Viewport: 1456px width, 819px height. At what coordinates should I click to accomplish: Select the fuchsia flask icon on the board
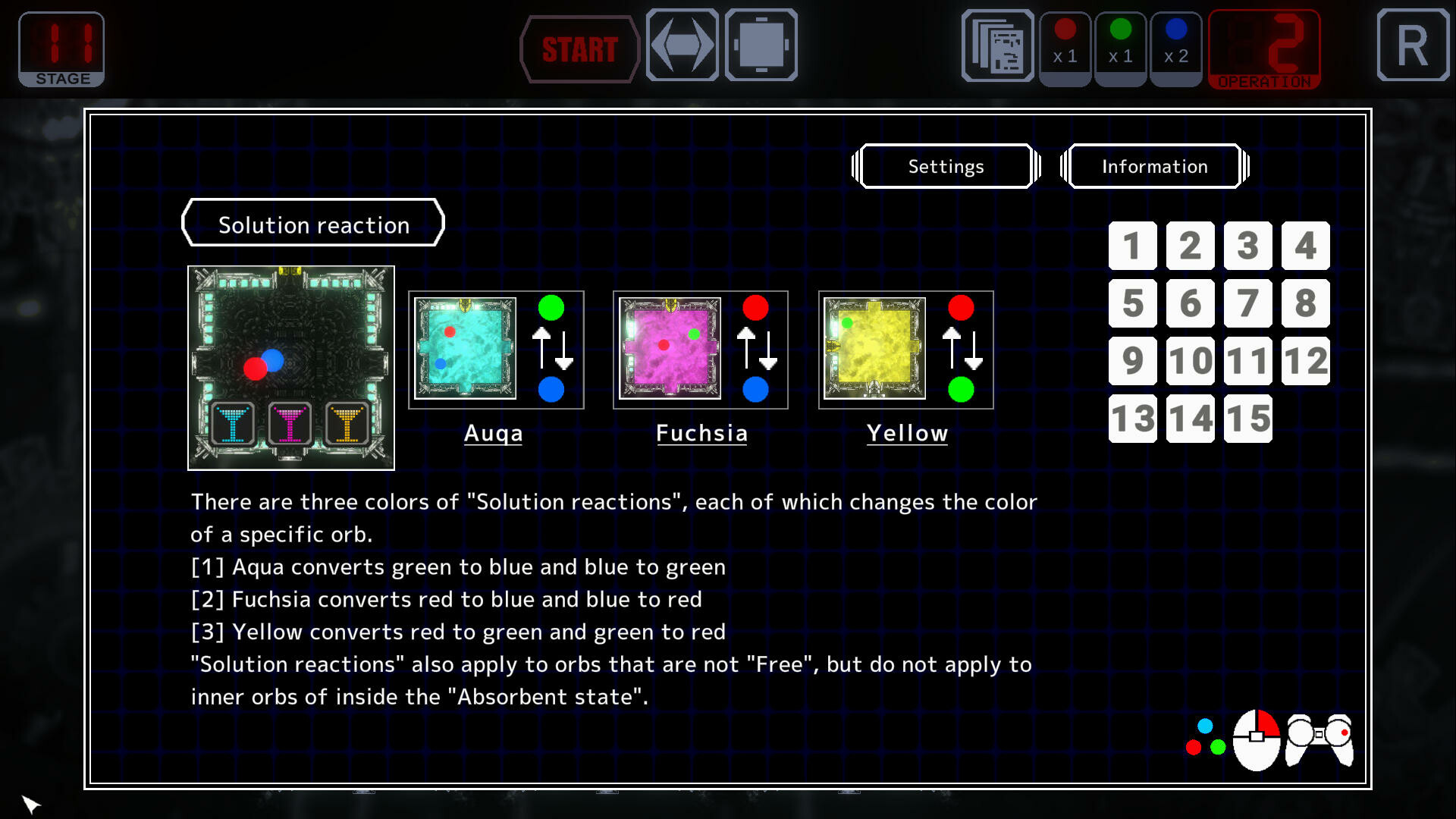pyautogui.click(x=290, y=425)
